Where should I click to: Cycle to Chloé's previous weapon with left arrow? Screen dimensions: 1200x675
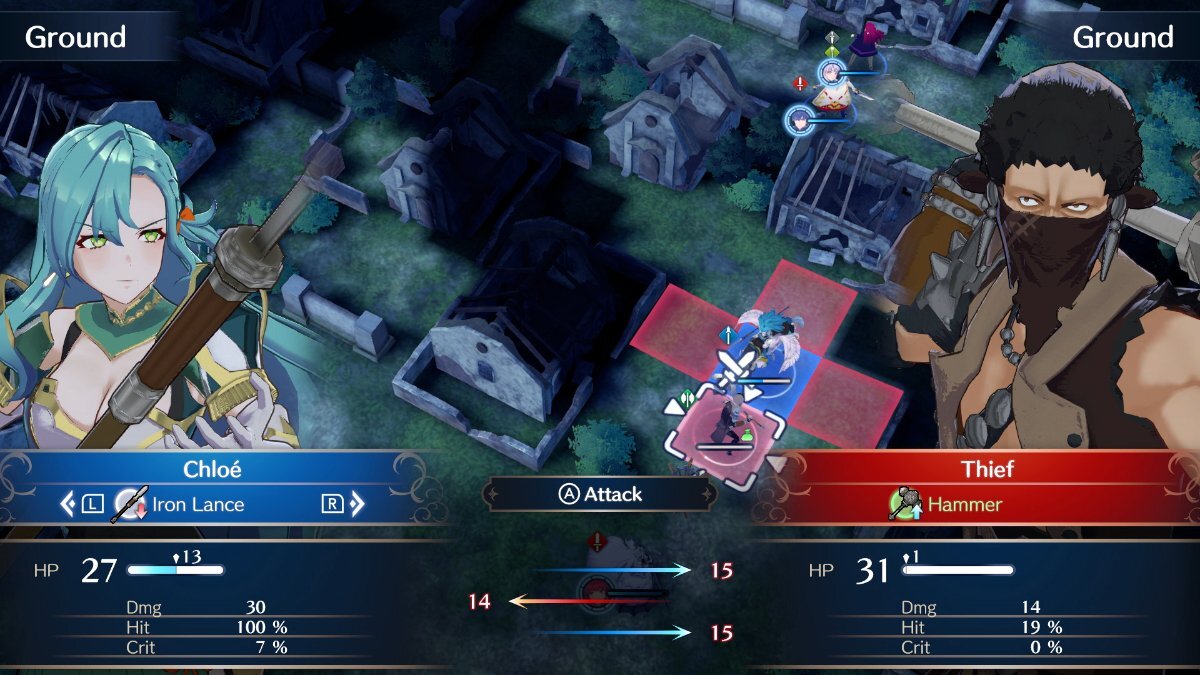[68, 504]
